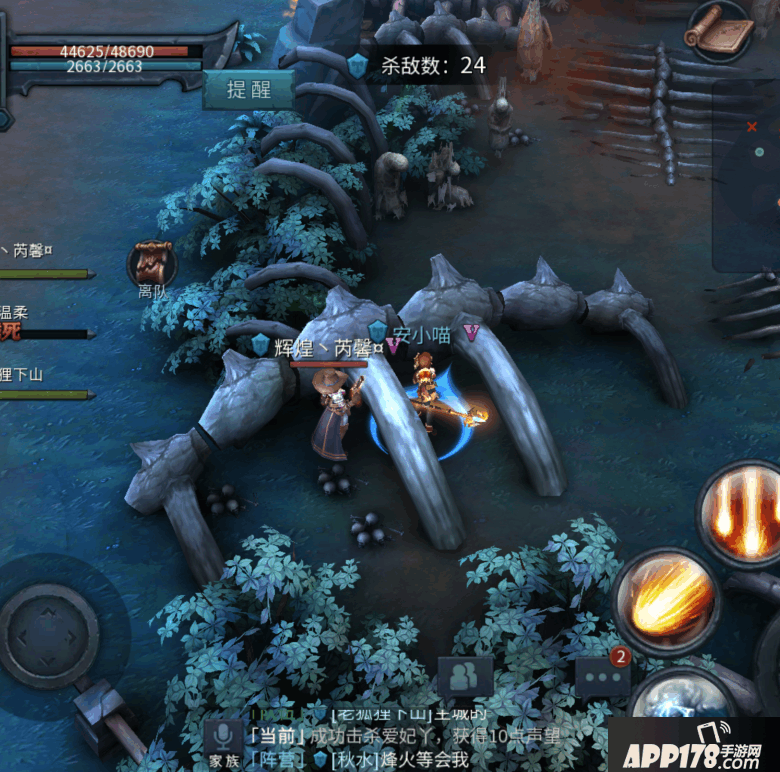Open chat messages with 2 badge

[602, 676]
